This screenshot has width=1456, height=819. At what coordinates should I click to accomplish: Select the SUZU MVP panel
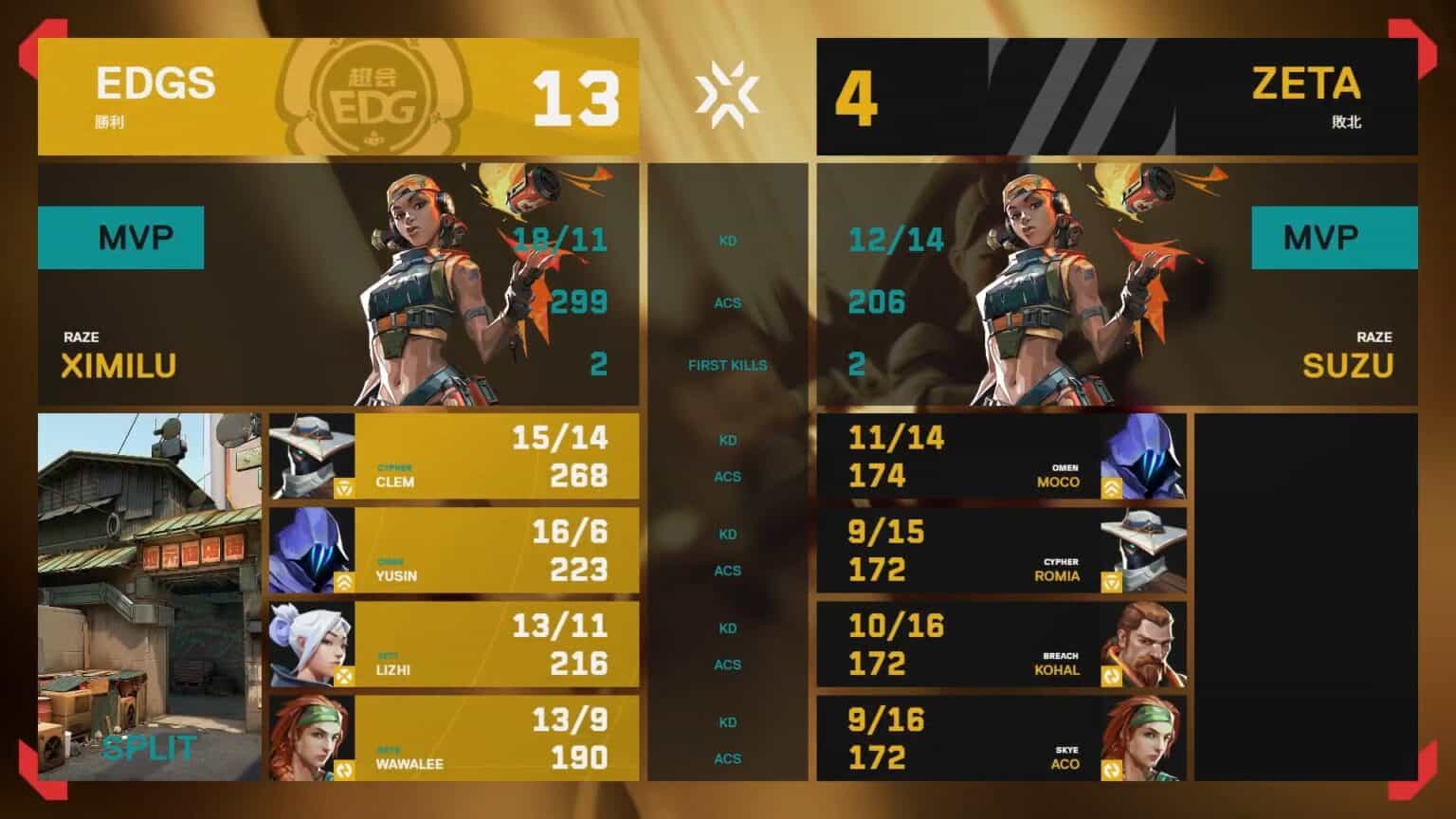tap(1117, 284)
